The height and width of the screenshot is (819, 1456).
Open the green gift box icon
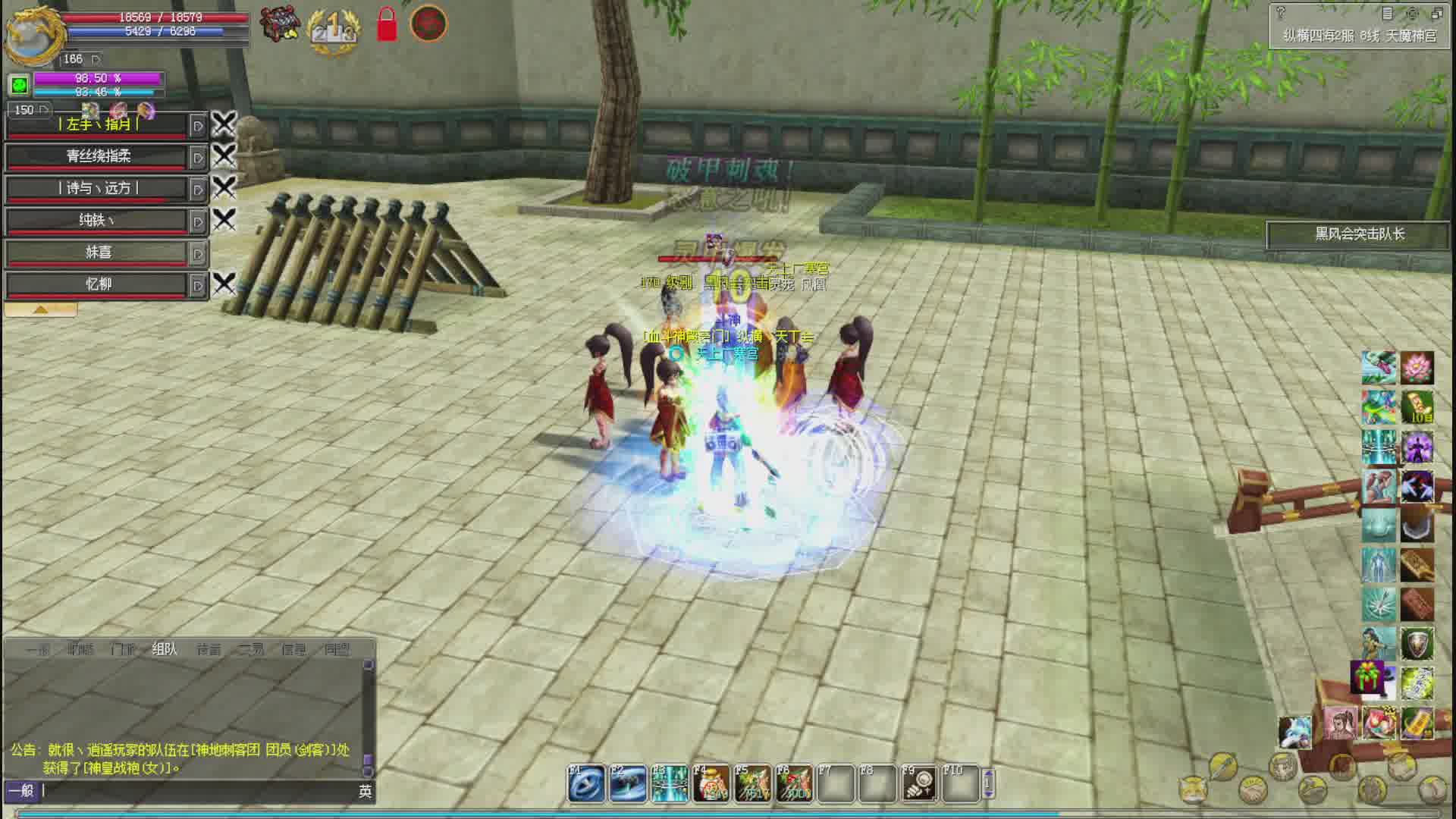point(1368,677)
